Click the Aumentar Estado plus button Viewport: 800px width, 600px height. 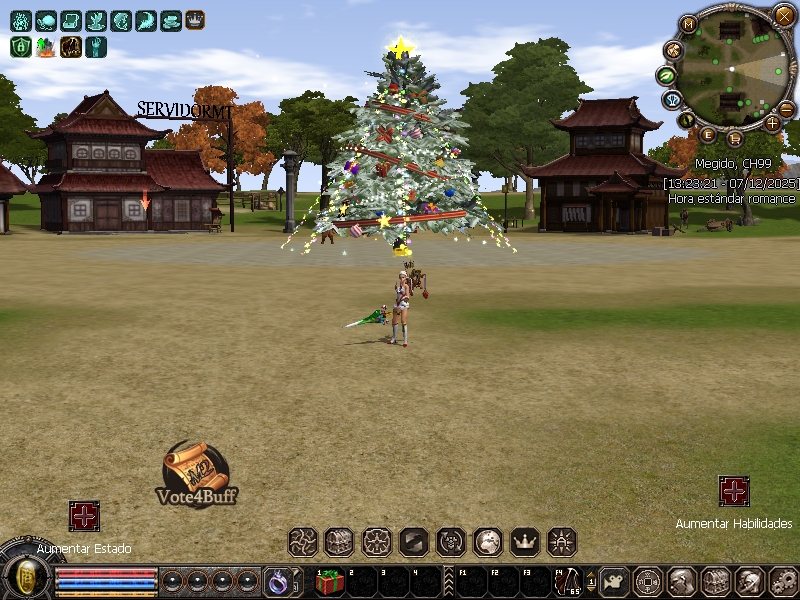(84, 516)
